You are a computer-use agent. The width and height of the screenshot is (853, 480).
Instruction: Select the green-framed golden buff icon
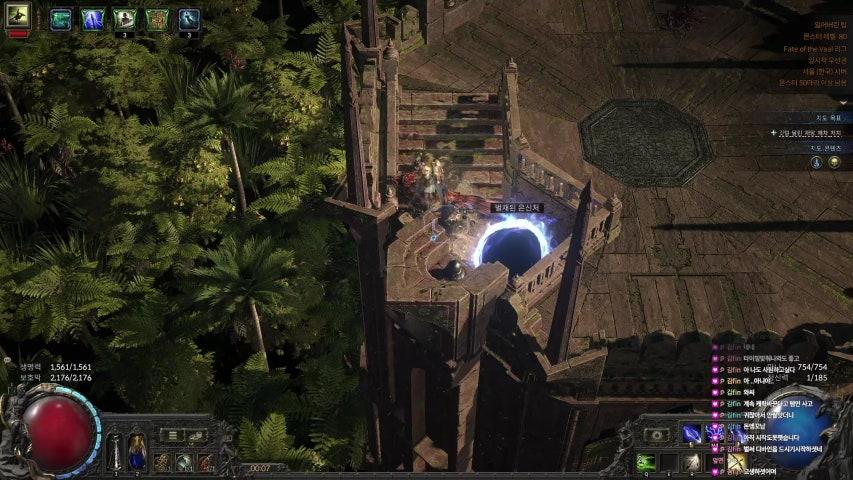point(157,18)
